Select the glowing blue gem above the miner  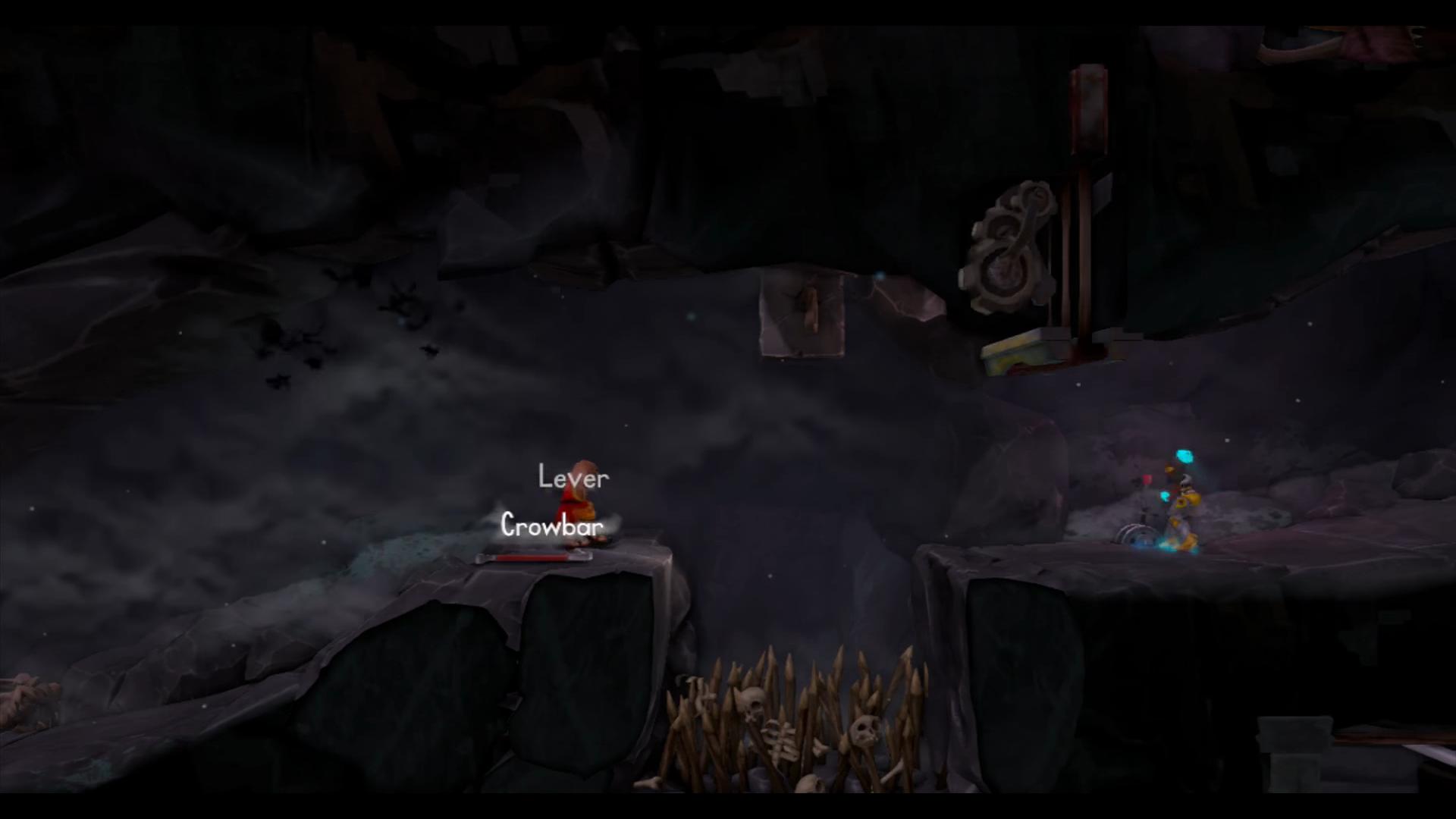click(x=1185, y=456)
